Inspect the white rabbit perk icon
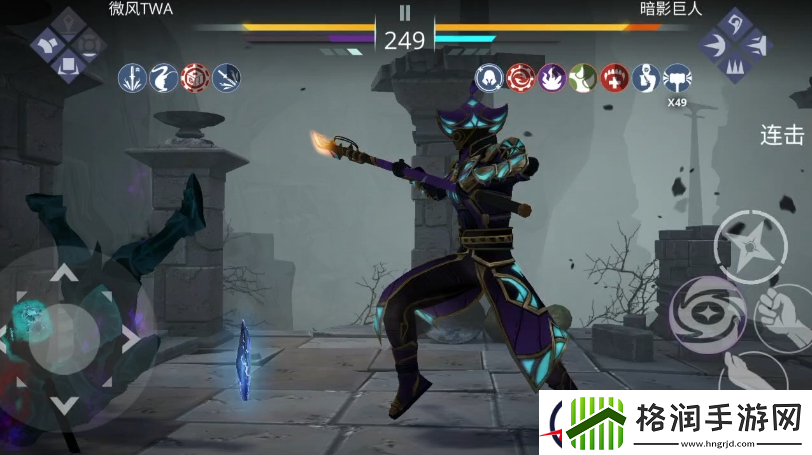 pos(164,77)
